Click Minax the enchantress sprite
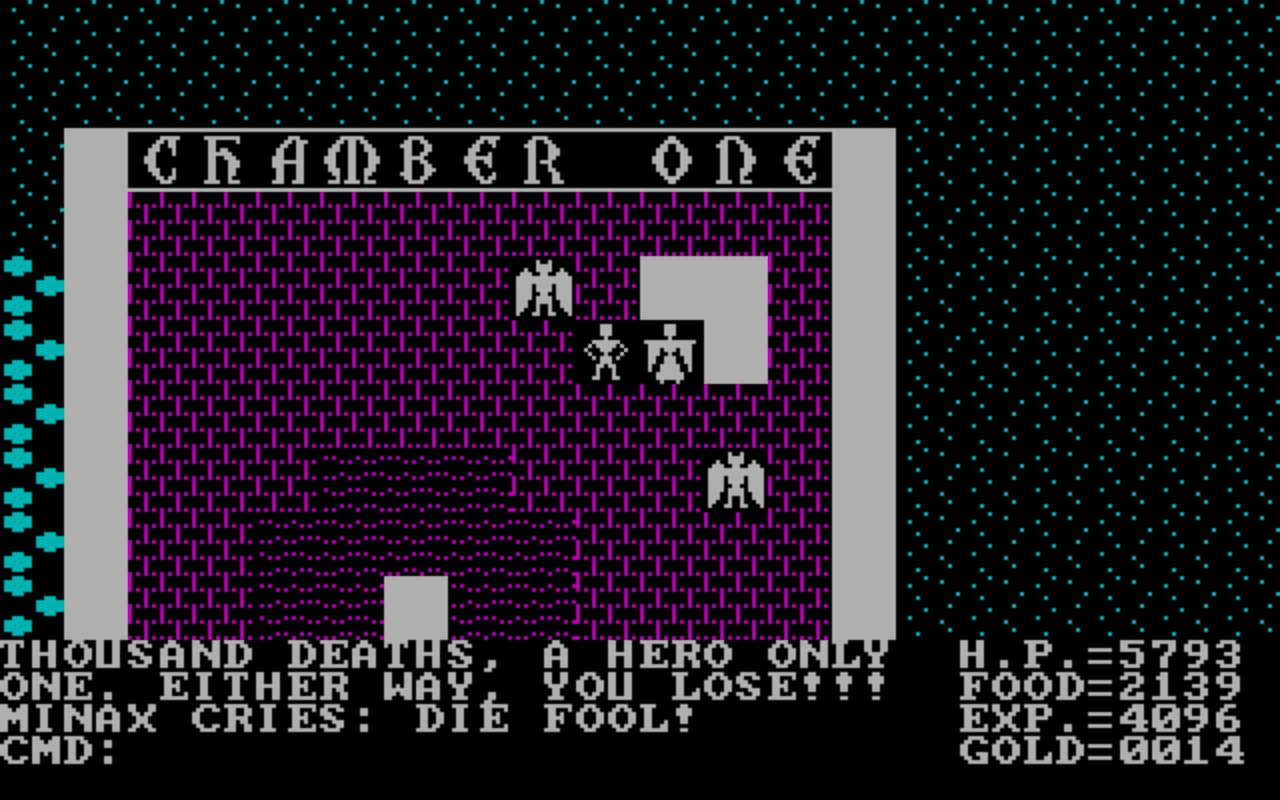Viewport: 1280px width, 800px height. coord(668,352)
